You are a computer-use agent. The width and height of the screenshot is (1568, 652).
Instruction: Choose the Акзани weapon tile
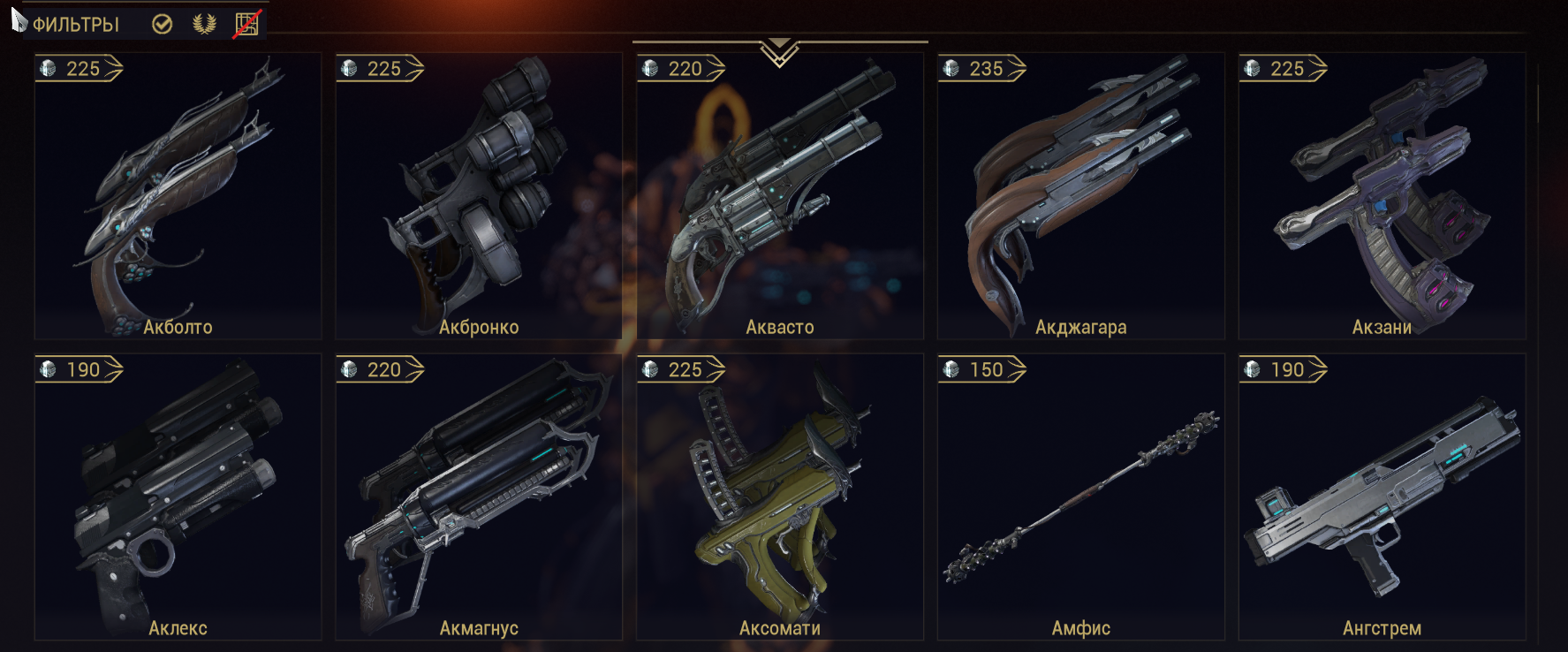click(1382, 196)
